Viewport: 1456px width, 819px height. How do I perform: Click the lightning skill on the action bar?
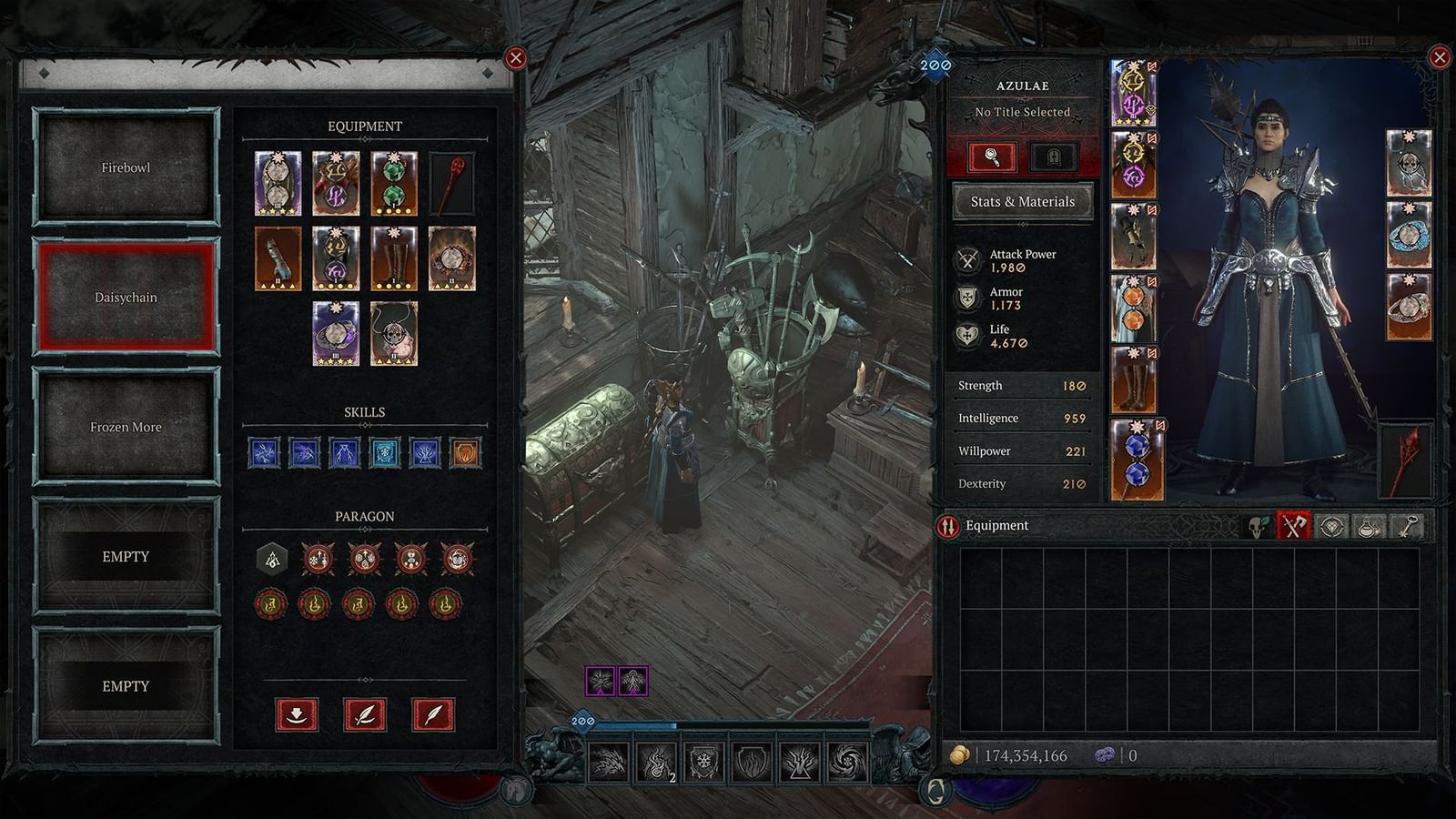click(x=610, y=764)
